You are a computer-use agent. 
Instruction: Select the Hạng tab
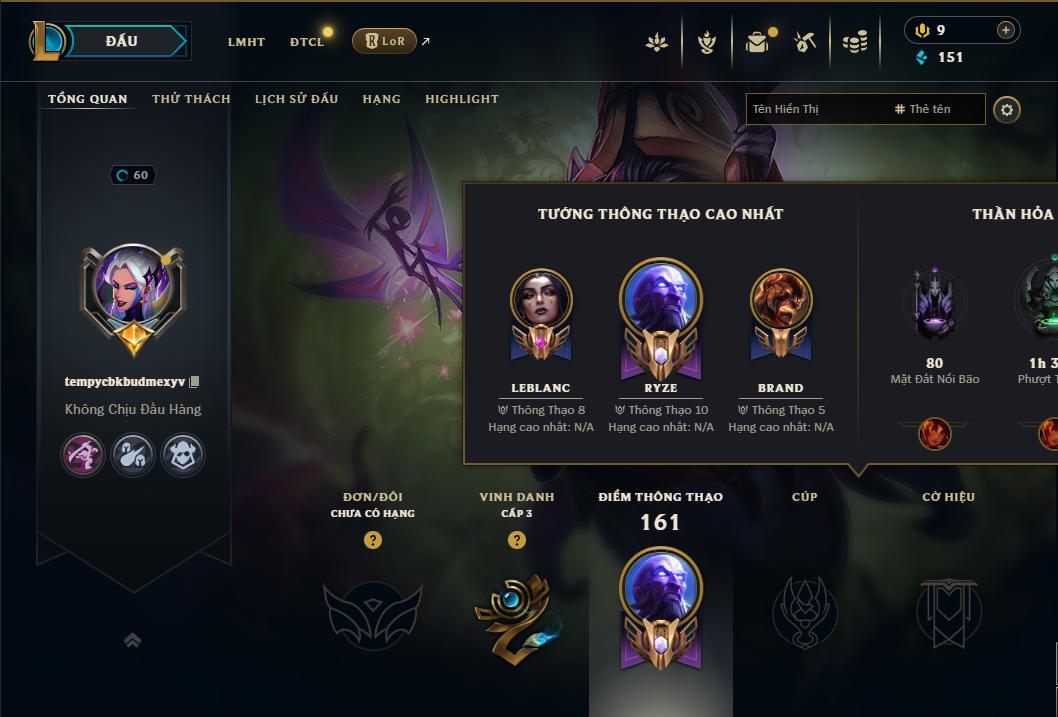coord(381,99)
